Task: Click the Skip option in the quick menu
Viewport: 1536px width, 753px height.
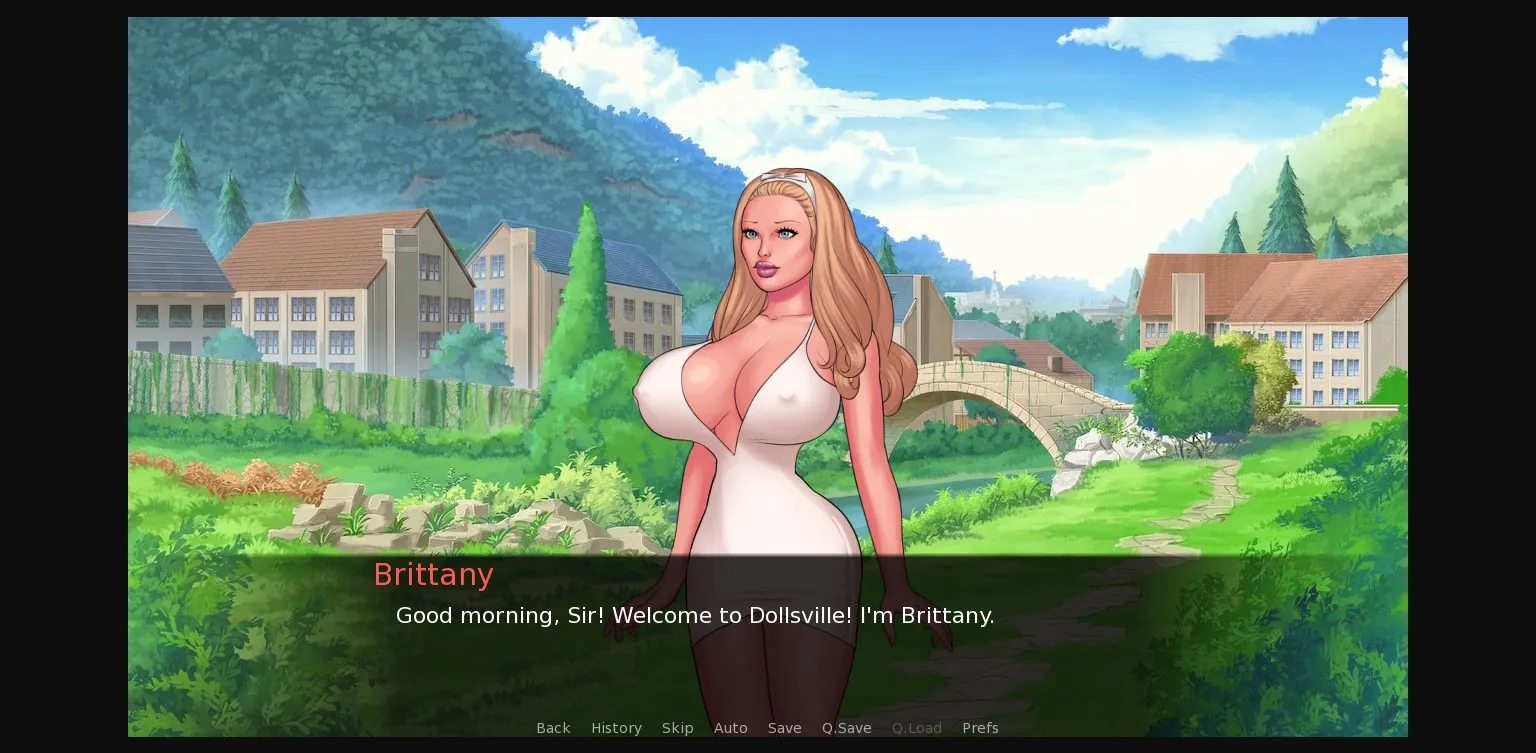Action: (x=677, y=728)
